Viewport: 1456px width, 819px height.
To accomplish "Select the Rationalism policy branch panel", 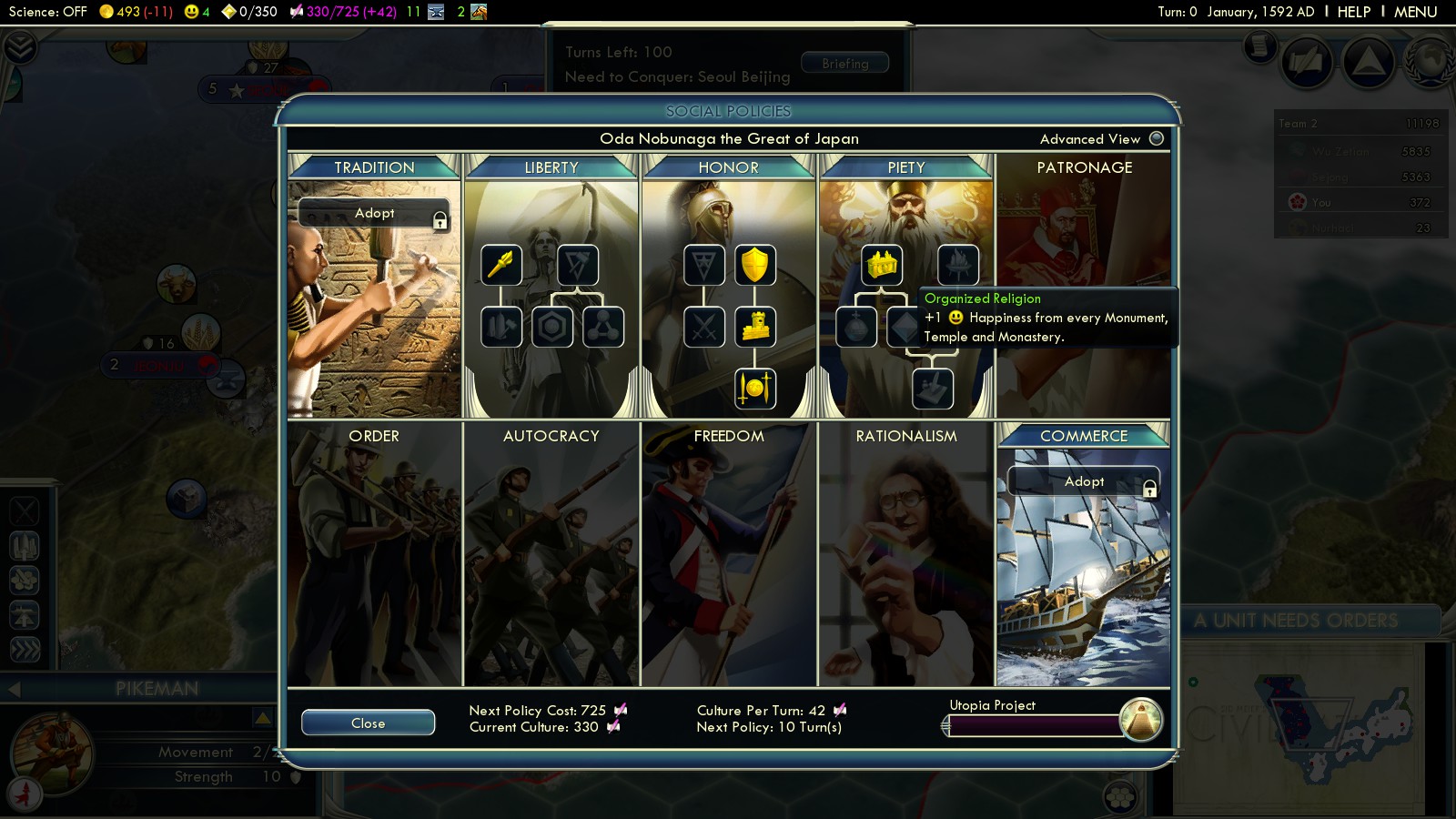I will tap(906, 555).
